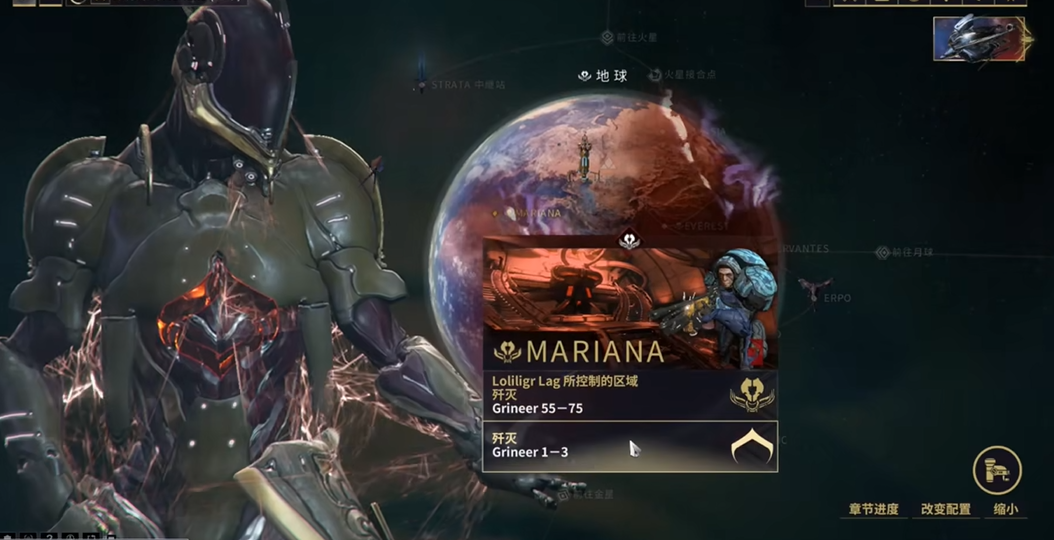
Task: Select the Grineer 1-3 Exterminate mission
Action: 630,445
